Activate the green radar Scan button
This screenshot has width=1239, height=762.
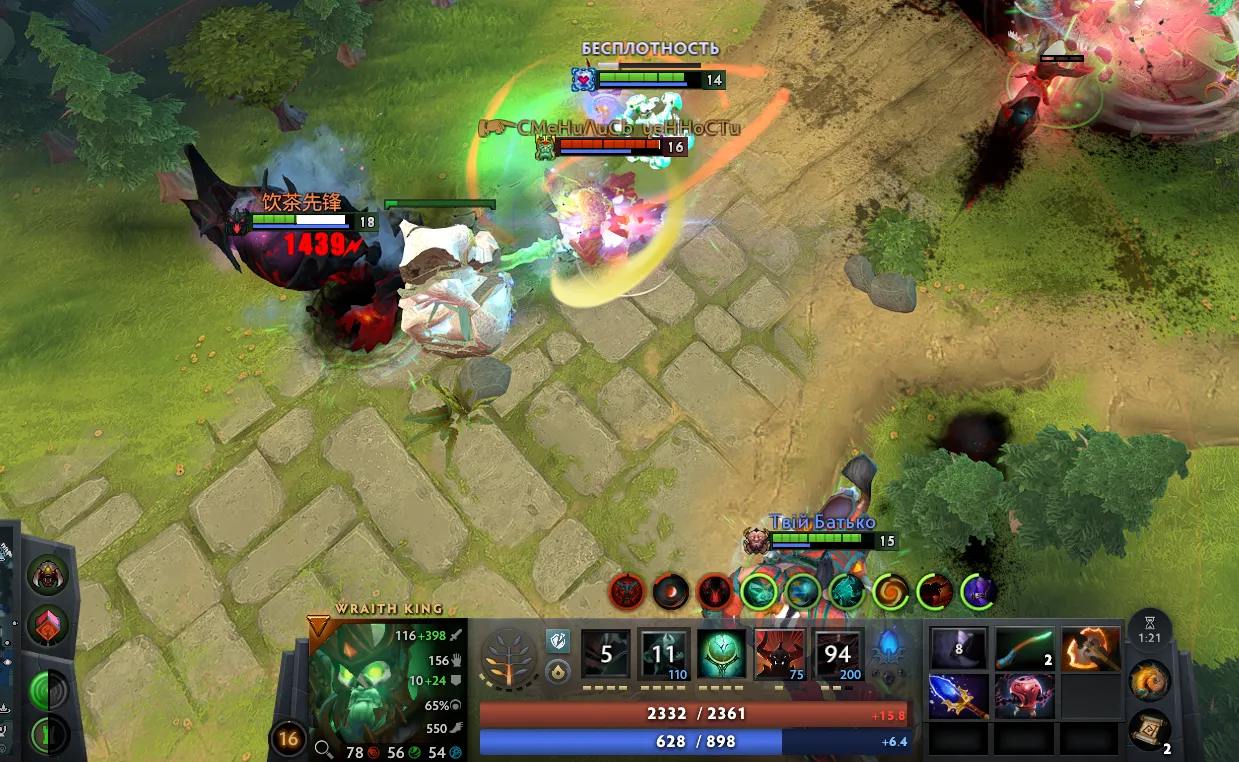pyautogui.click(x=46, y=690)
